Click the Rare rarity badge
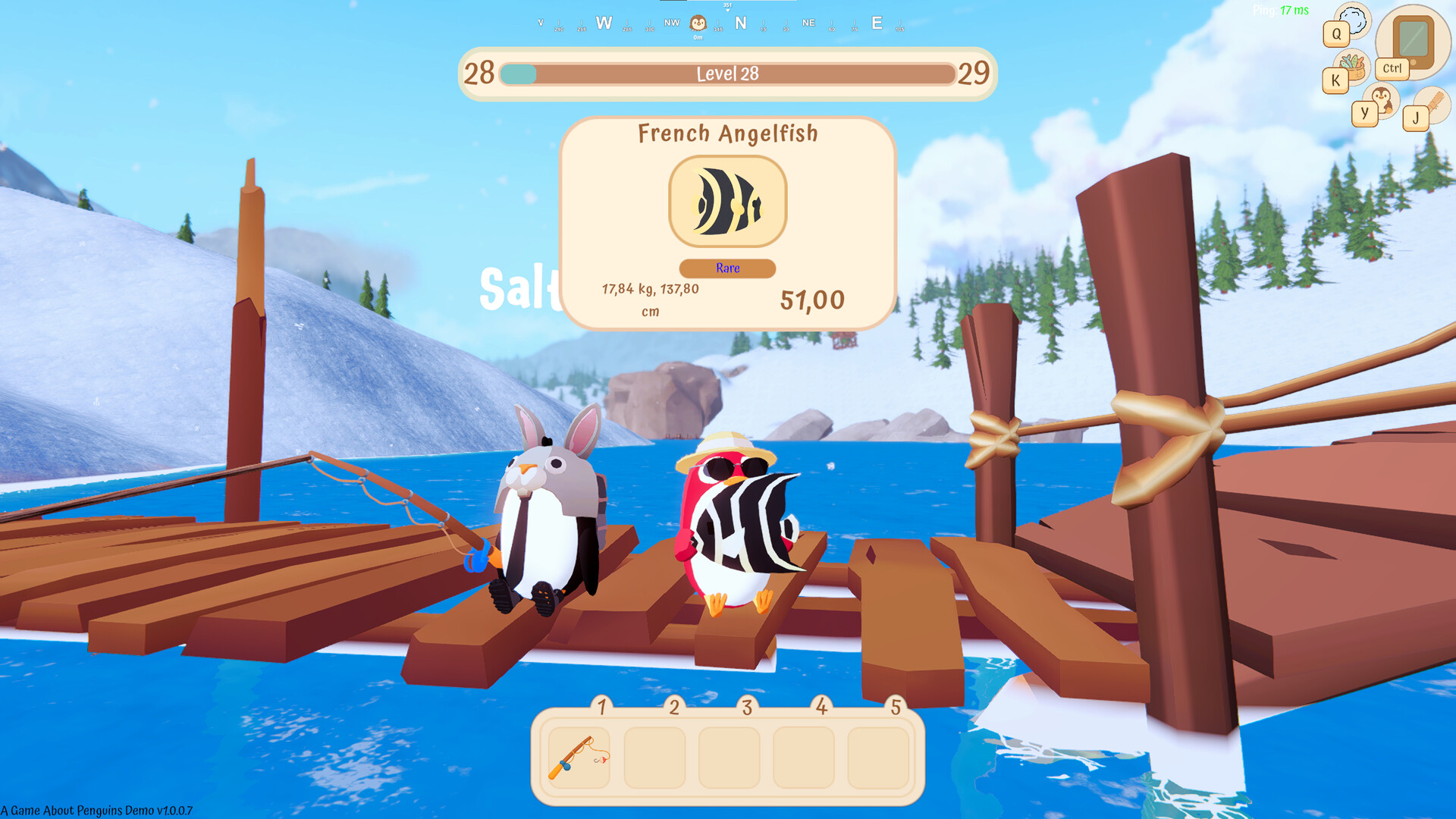Screen dimensions: 1456x819 (726, 268)
